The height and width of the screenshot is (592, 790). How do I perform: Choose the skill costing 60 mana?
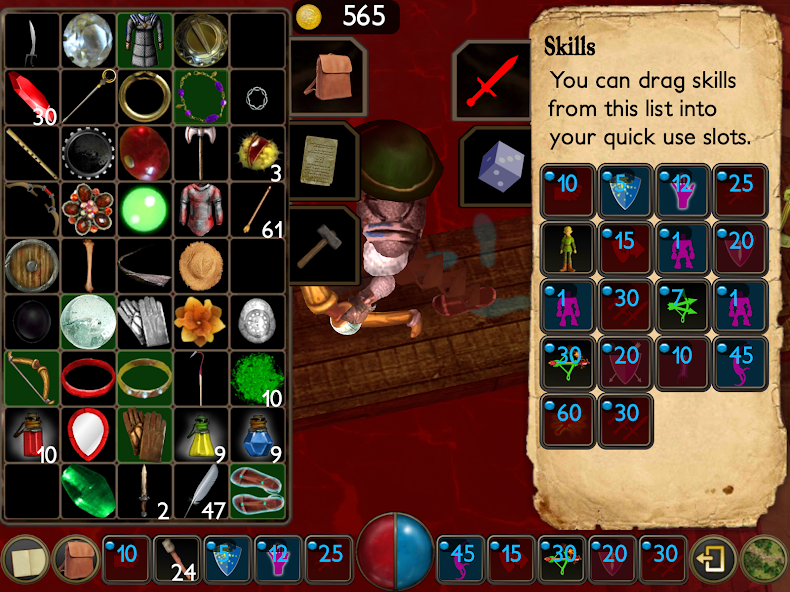567,419
